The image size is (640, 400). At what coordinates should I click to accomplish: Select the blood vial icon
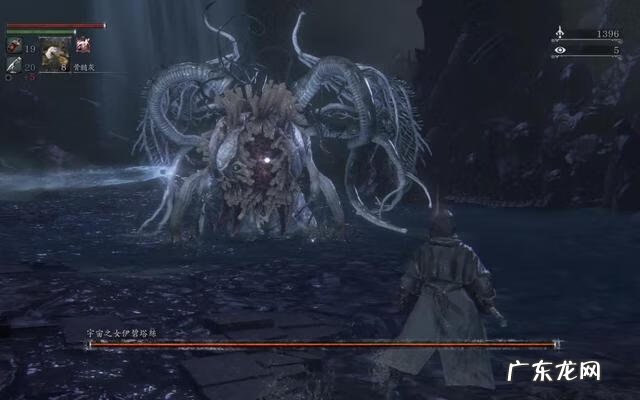tap(14, 47)
